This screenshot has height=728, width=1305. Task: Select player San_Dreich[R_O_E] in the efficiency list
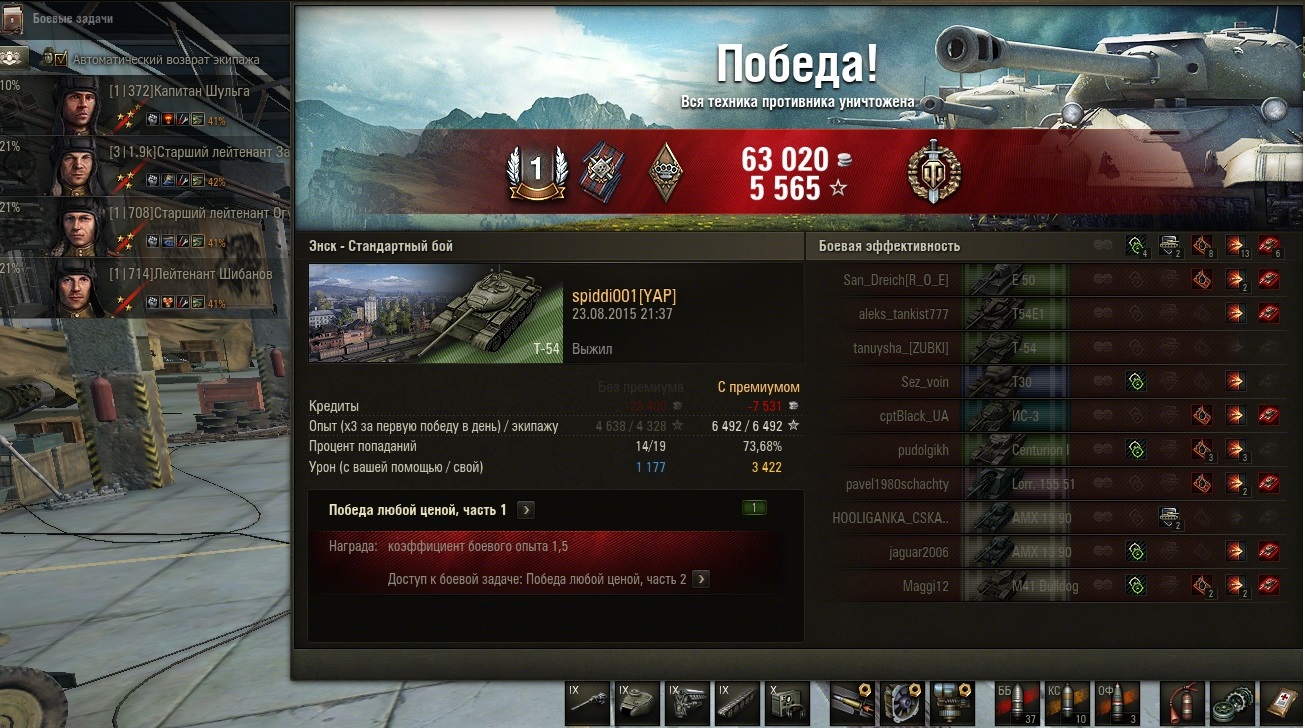[896, 280]
